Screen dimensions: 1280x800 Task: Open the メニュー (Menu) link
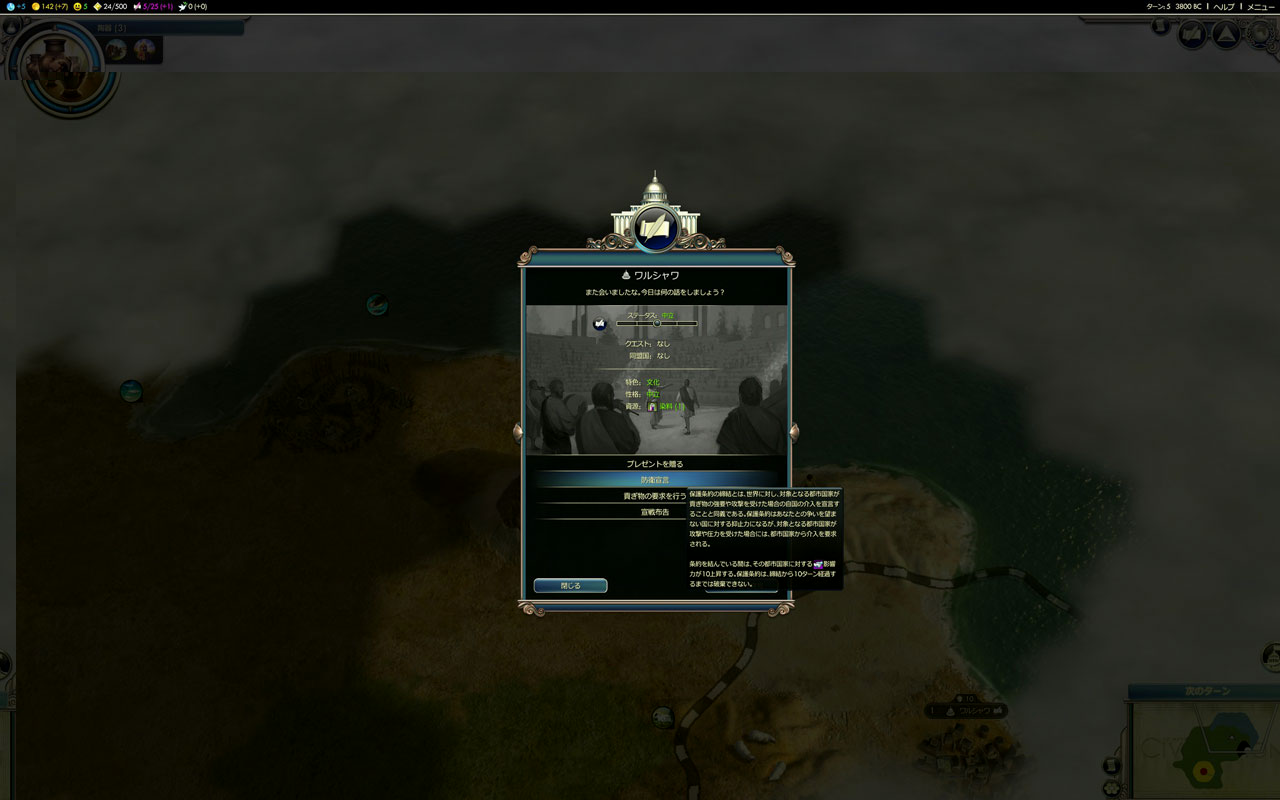tap(1260, 7)
